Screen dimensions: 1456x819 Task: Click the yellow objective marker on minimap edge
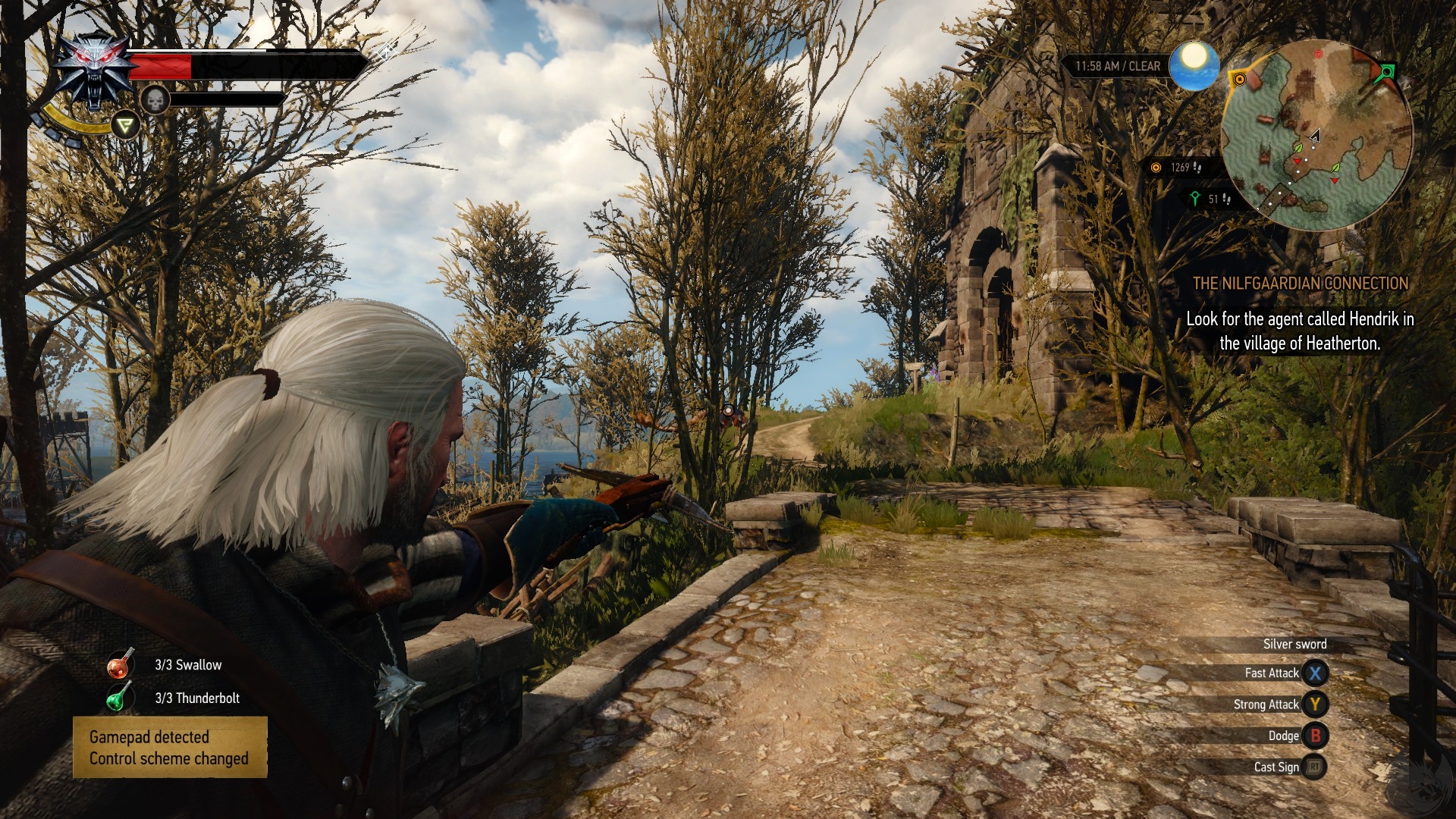(1240, 79)
